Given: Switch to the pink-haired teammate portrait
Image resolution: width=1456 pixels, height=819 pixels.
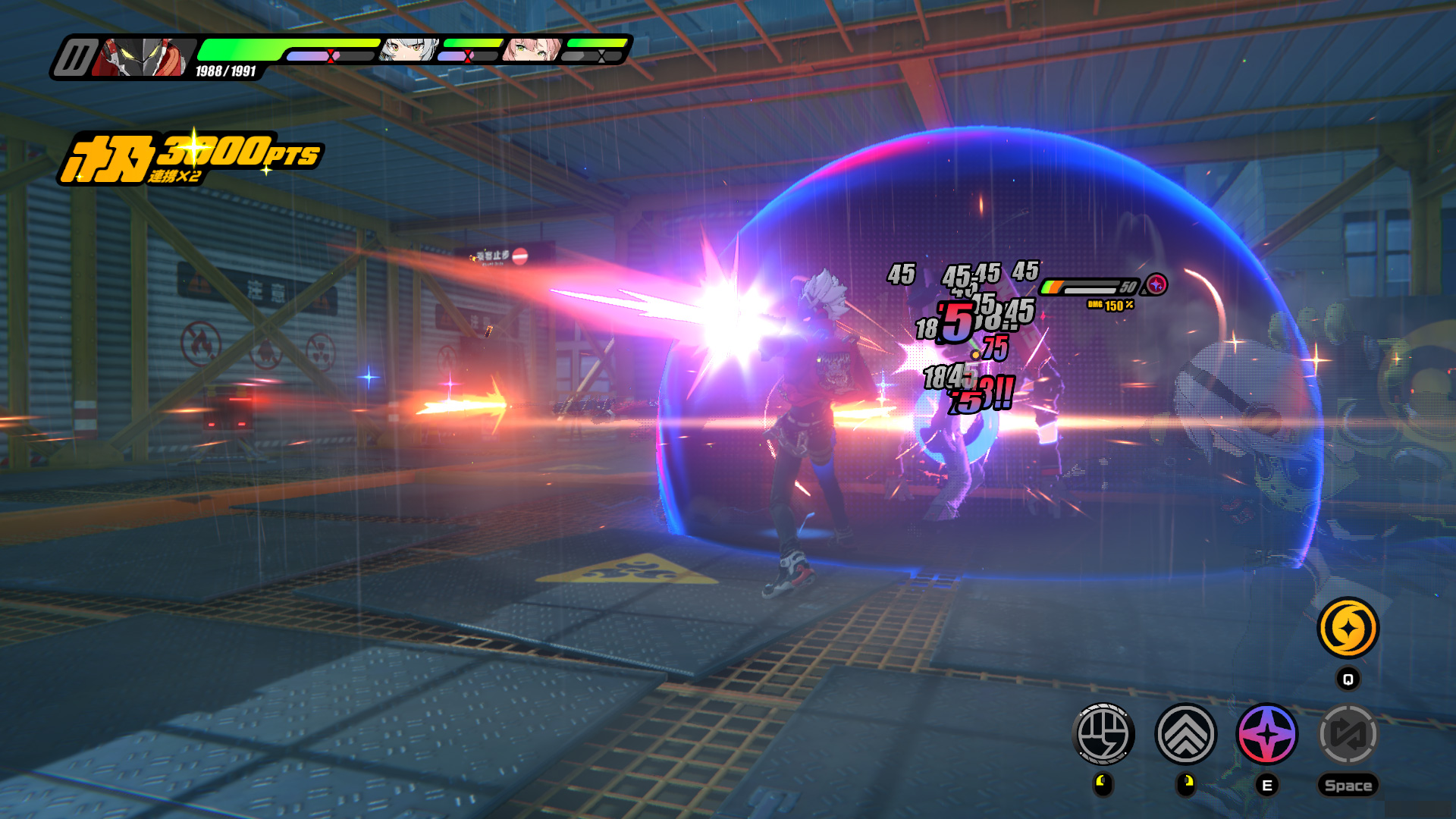Looking at the screenshot, I should coord(532,50).
